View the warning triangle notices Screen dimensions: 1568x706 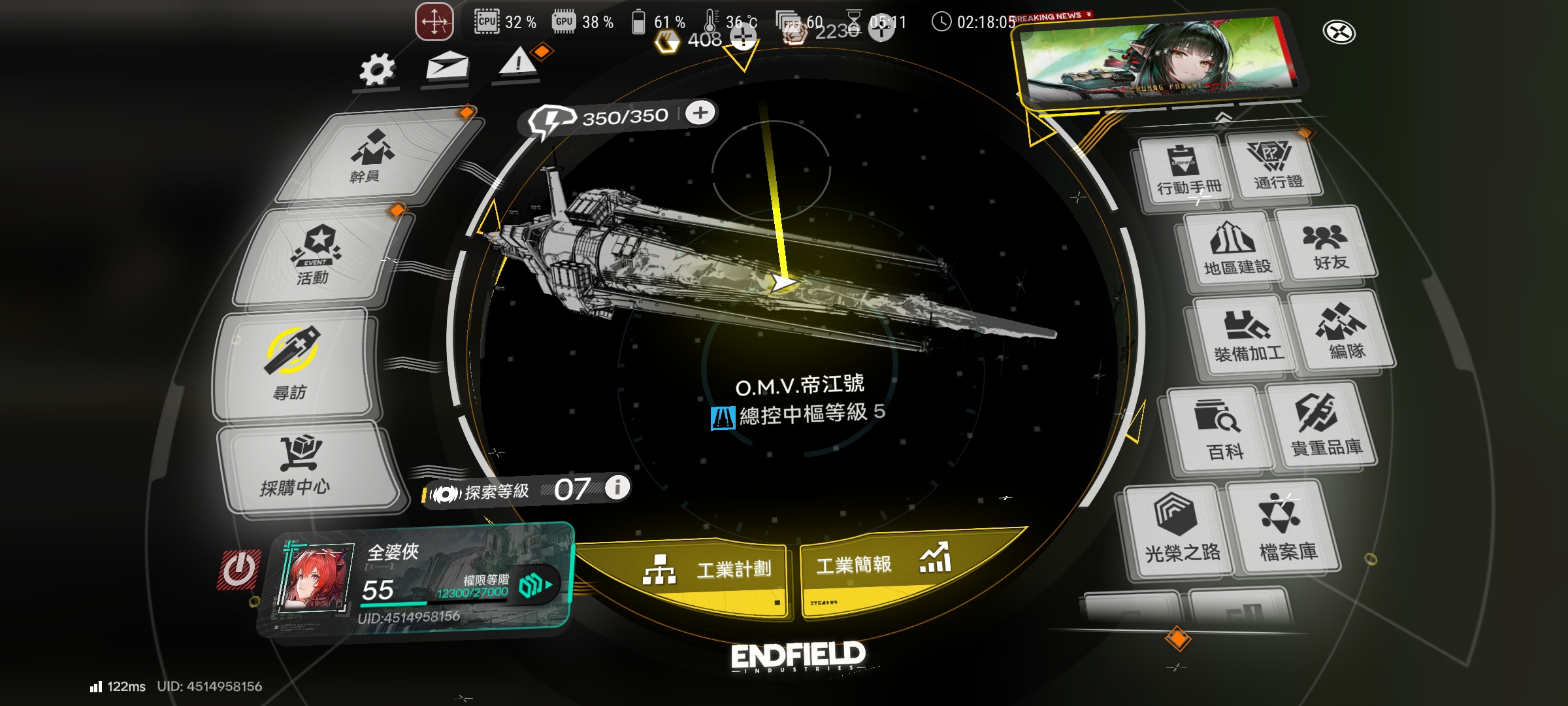tap(518, 63)
